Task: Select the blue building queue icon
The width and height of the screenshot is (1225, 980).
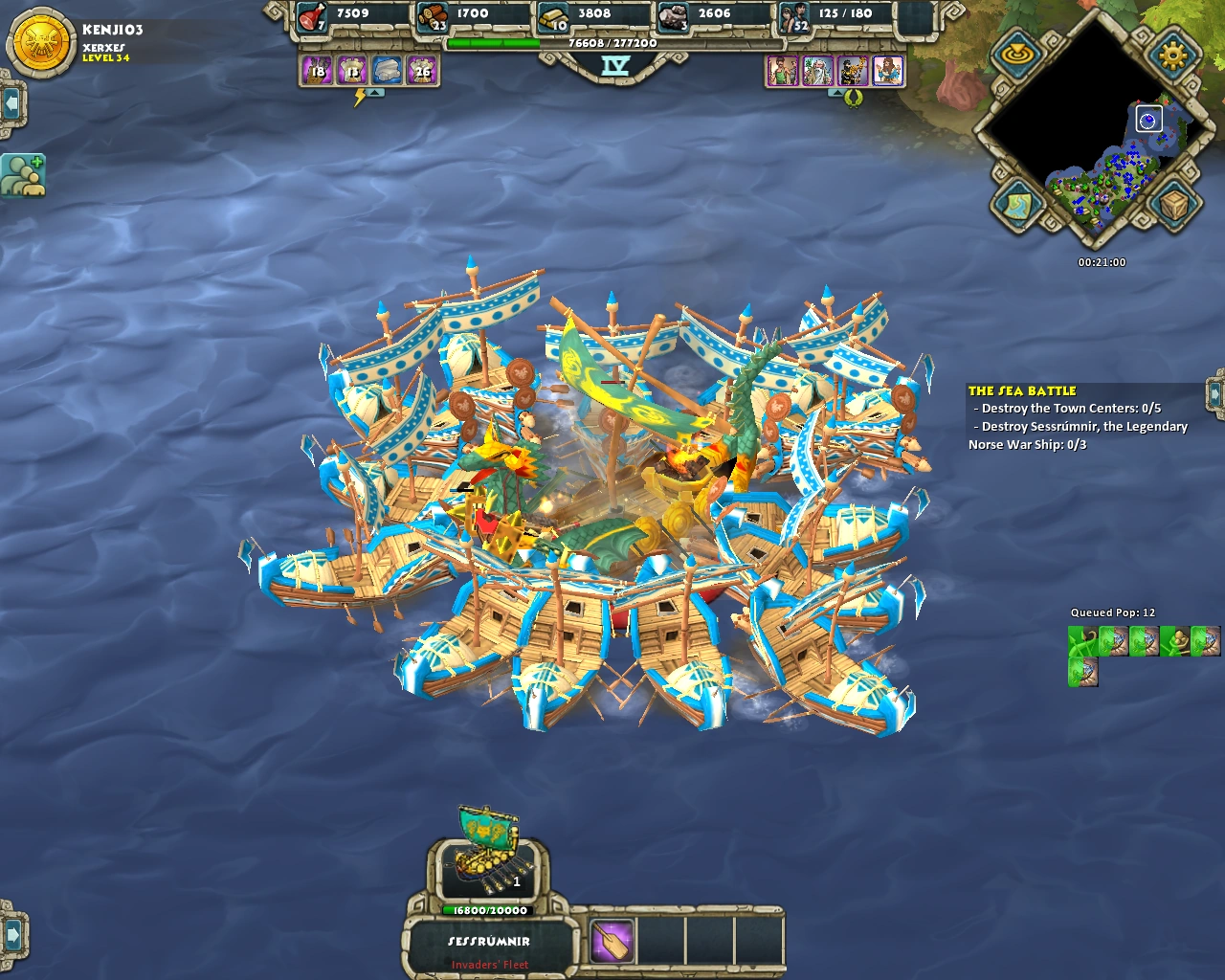Action: [x=388, y=71]
